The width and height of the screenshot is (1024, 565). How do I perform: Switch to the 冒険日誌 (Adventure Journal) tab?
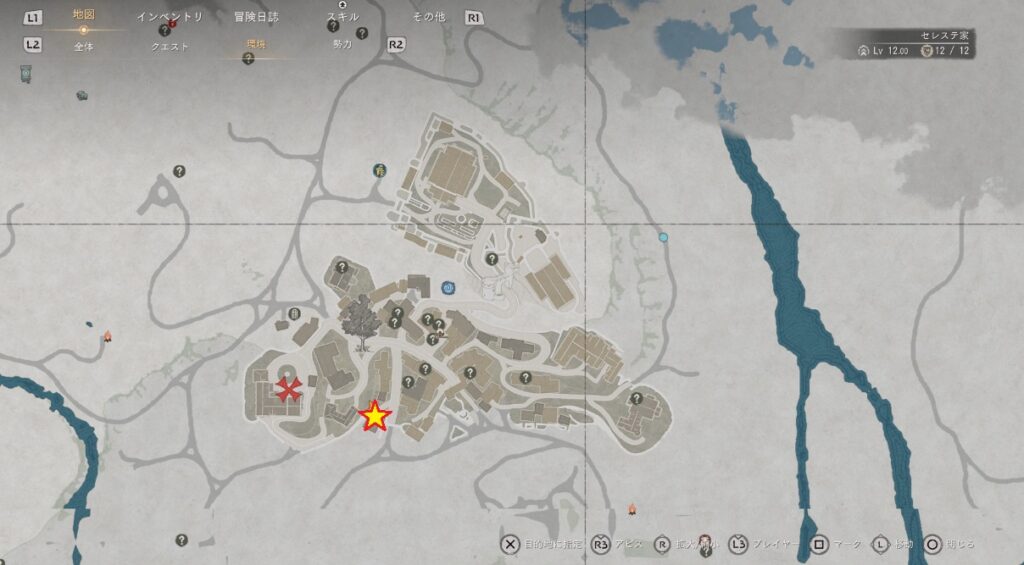[x=256, y=17]
